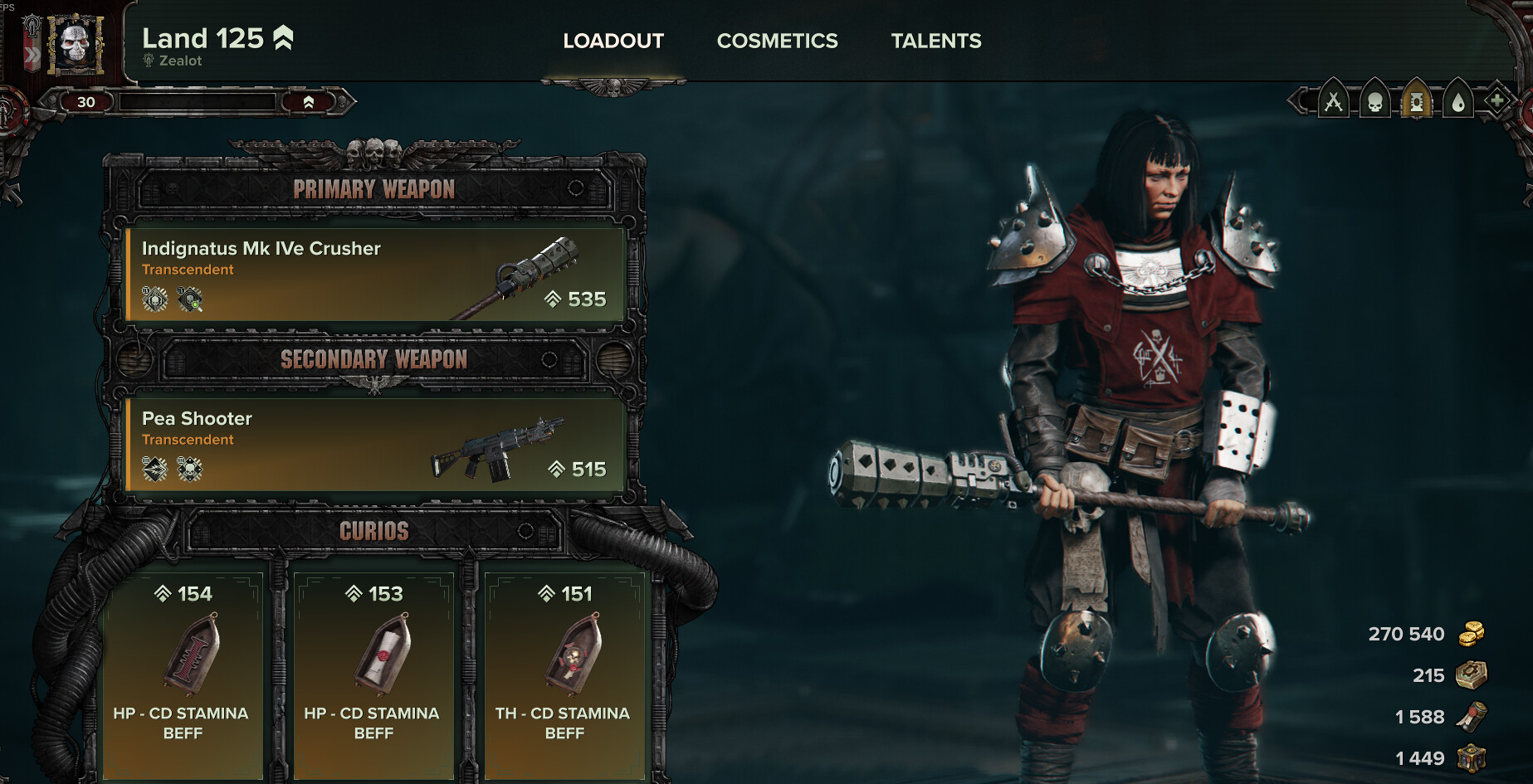Screen dimensions: 1533x784
Task: Select the crossed swords loadout preset
Action: click(1333, 102)
